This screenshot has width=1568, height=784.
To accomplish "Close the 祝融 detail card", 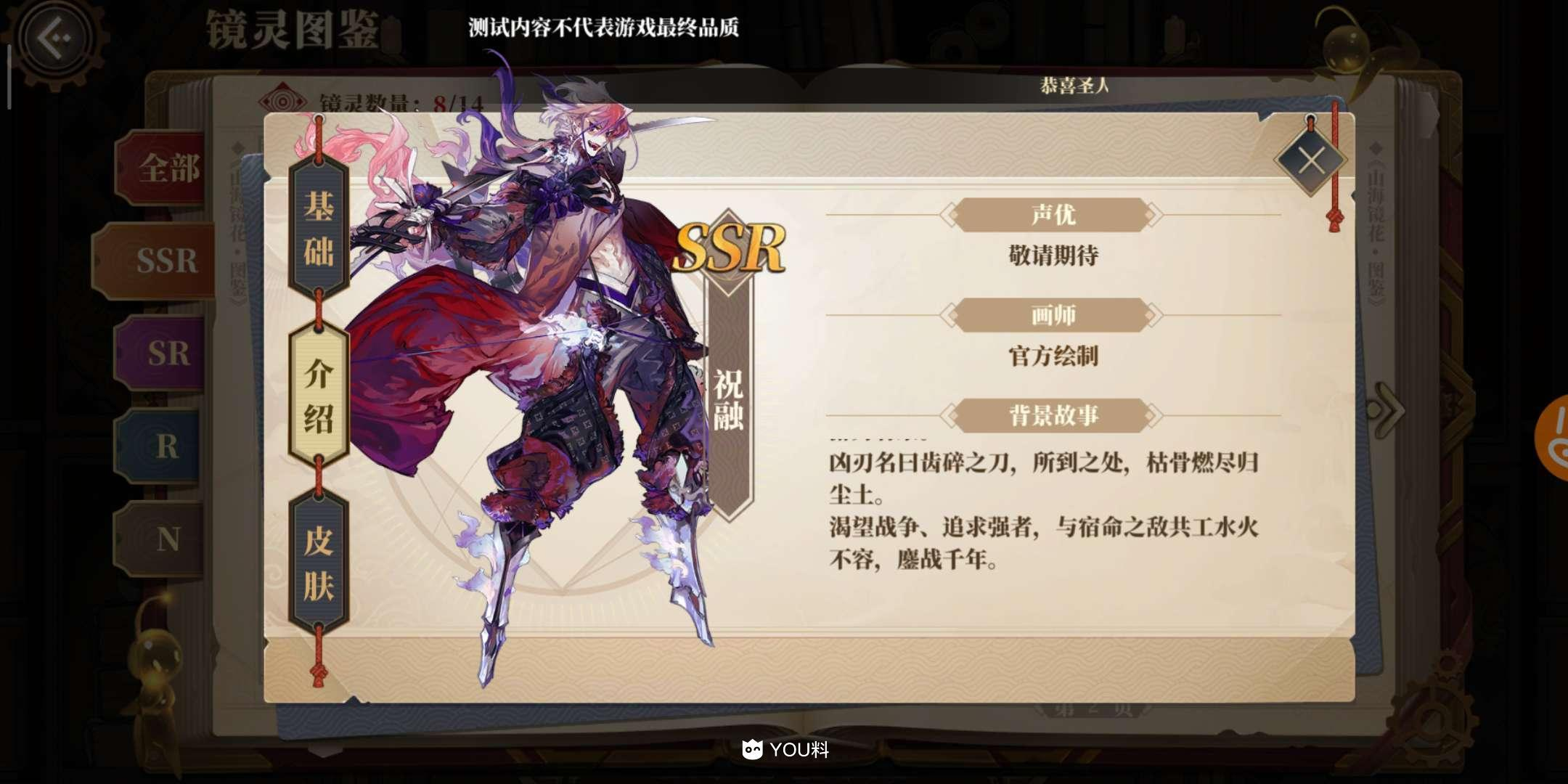I will click(1311, 160).
